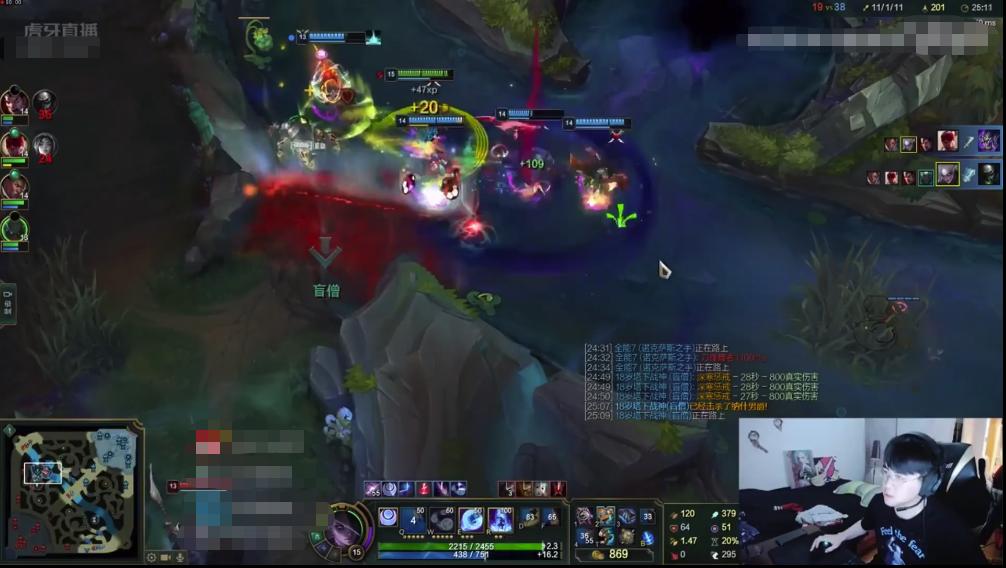Image resolution: width=1006 pixels, height=568 pixels.
Task: Use the D summoner spell
Action: 530,518
